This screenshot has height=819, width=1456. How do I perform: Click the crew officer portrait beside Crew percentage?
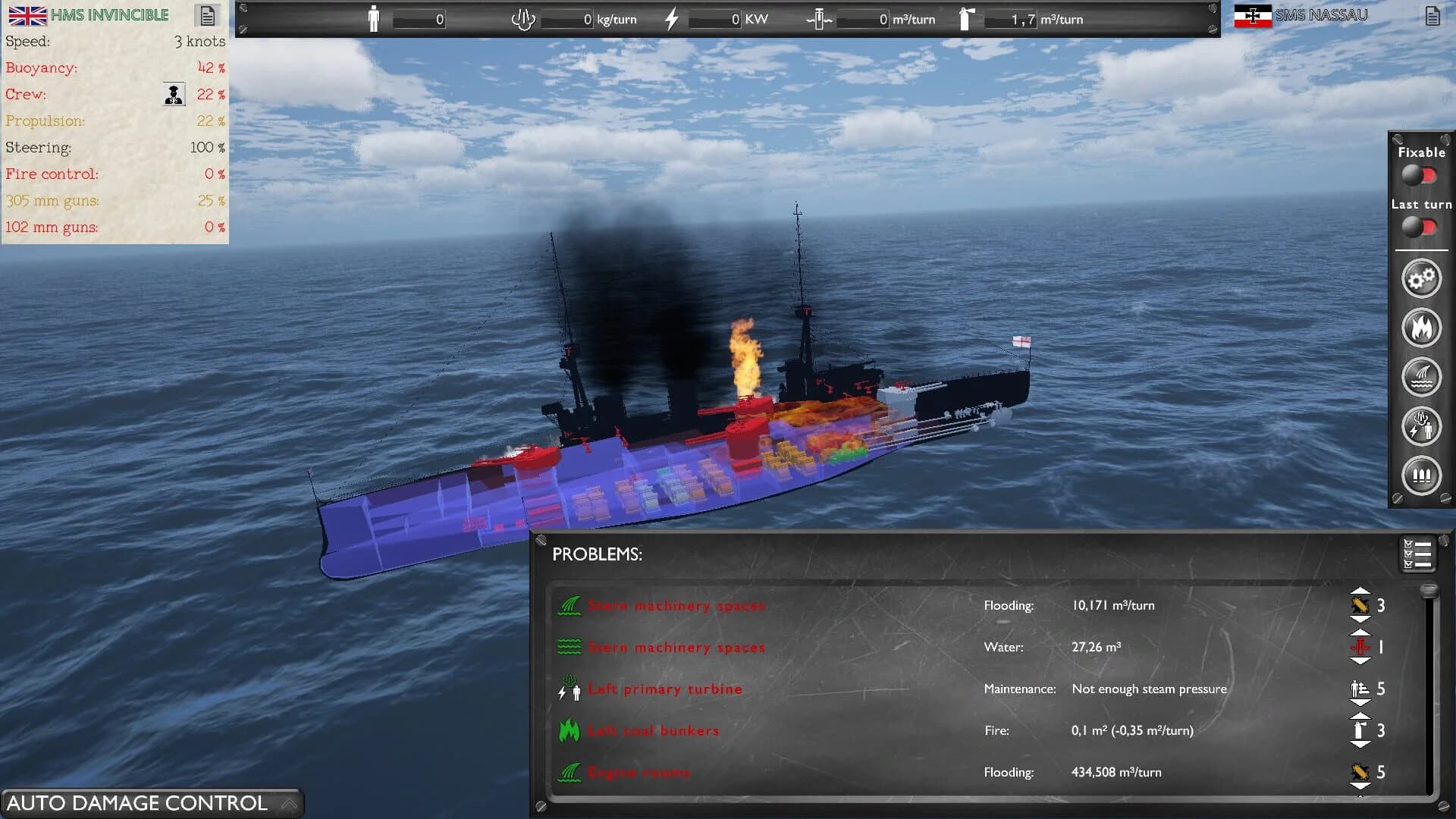(x=173, y=94)
